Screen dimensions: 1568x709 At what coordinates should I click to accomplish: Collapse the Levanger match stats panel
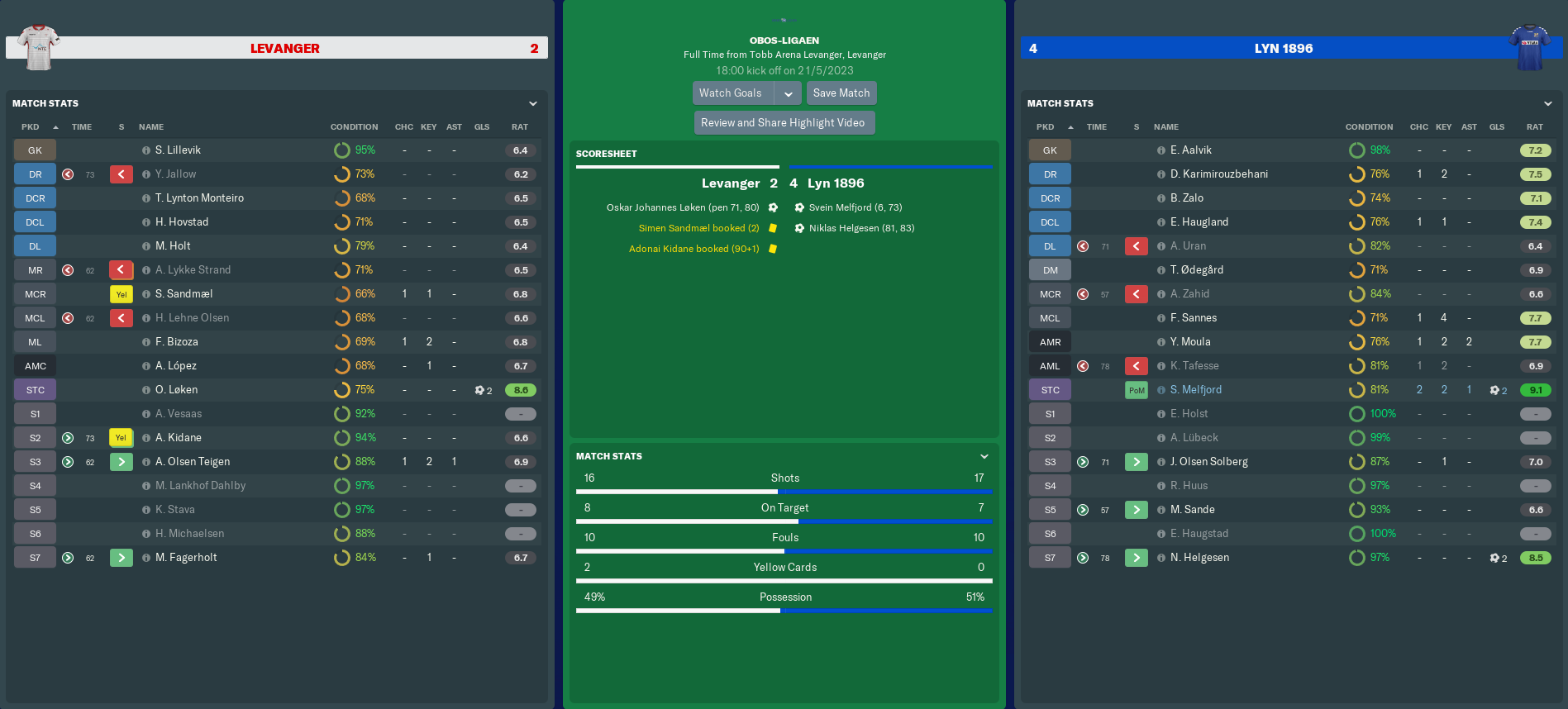(x=533, y=104)
